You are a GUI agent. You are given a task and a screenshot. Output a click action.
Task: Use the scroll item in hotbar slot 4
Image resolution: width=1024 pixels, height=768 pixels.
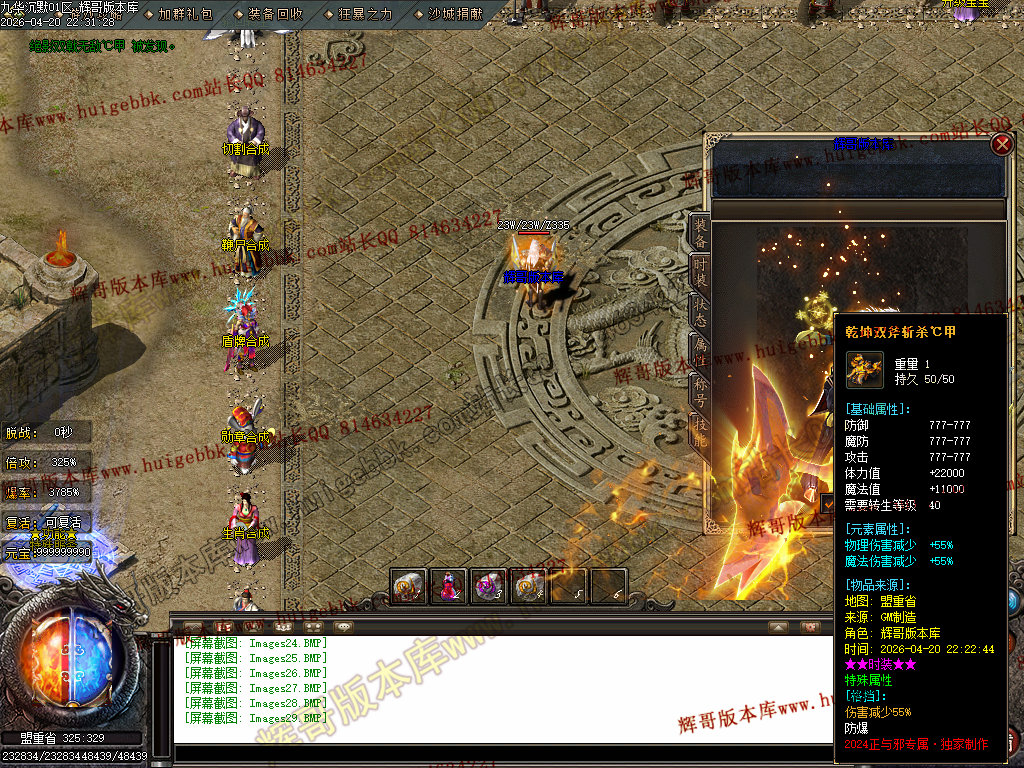click(529, 586)
